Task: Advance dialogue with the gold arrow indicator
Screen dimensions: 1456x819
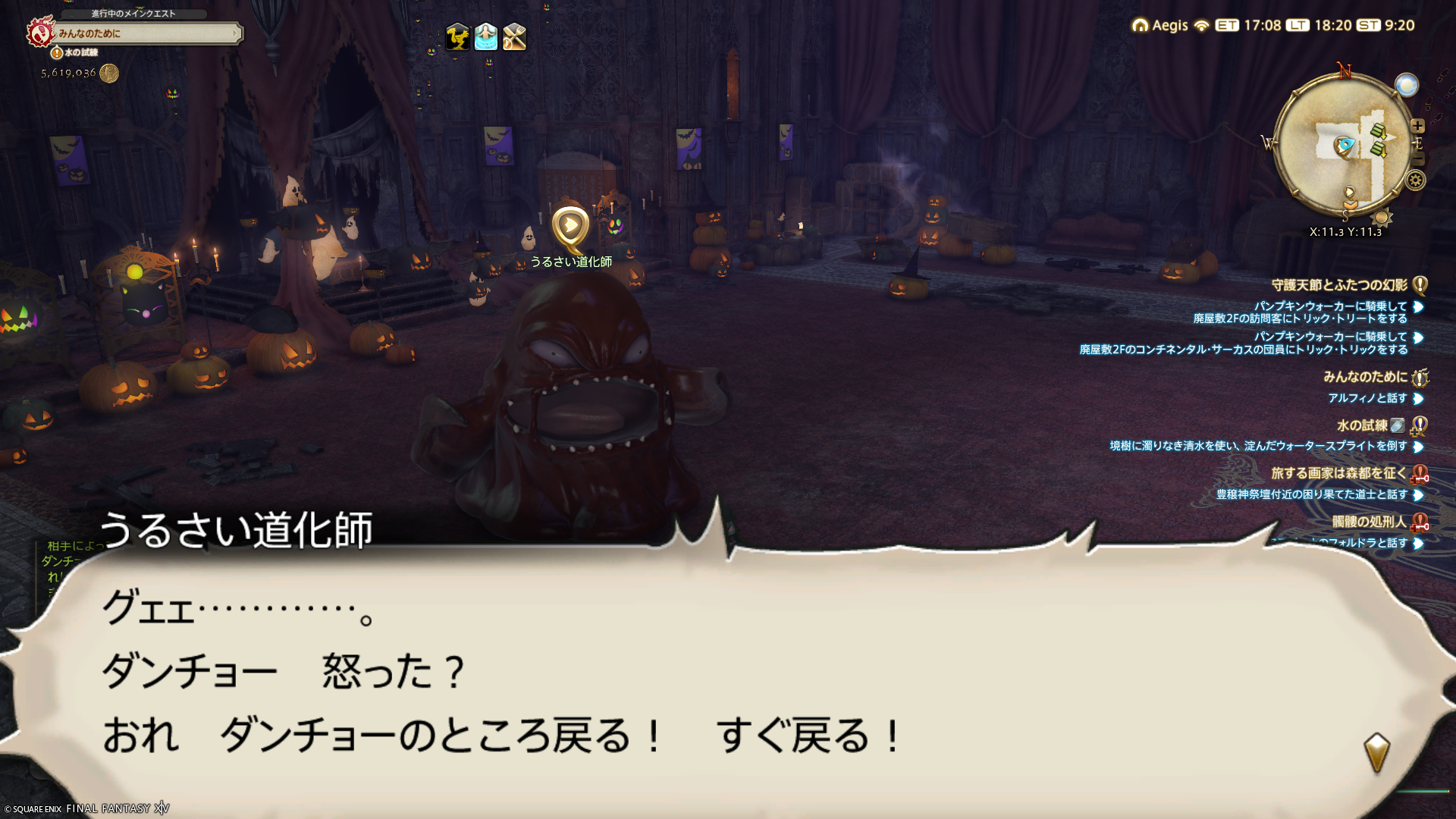Action: 1376,752
